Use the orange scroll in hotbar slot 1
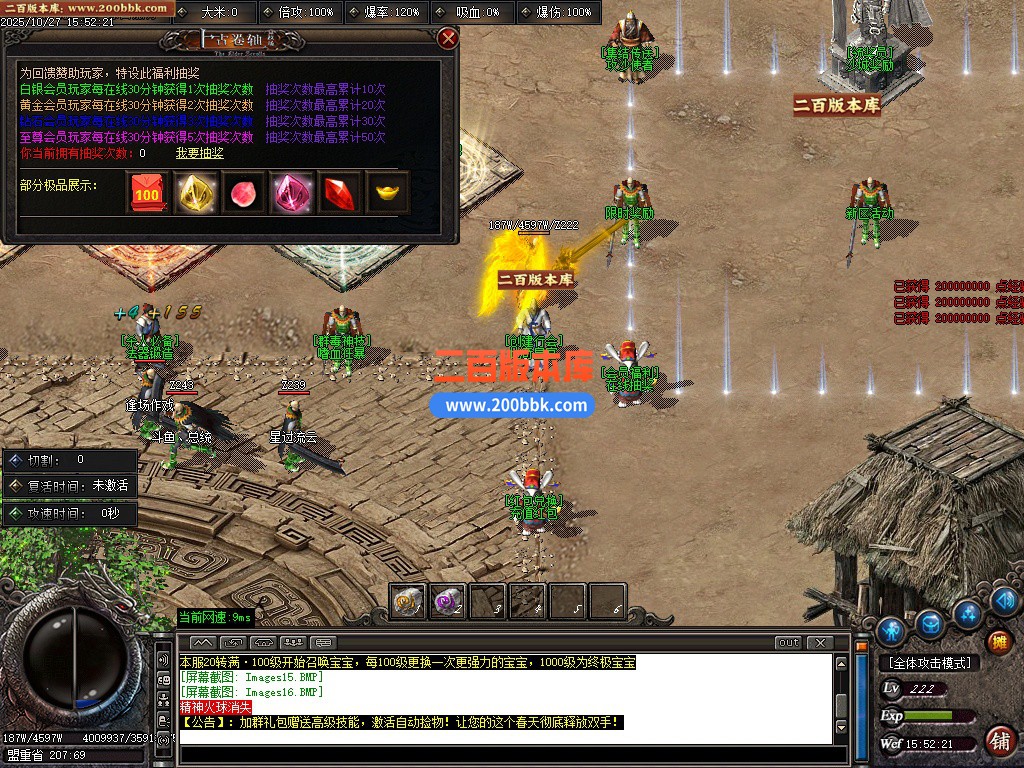1024x768 pixels. (407, 601)
